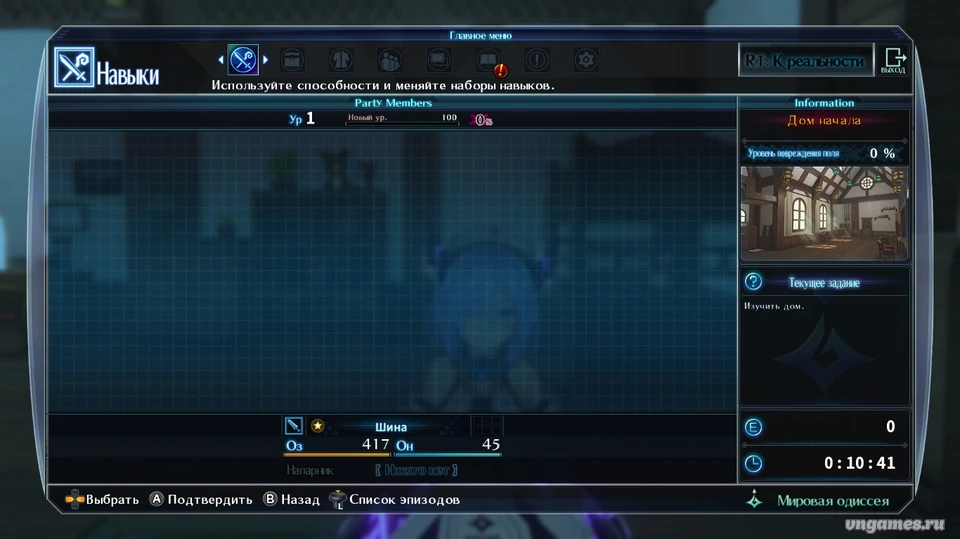Open the 'Текущее задание' quest panel
This screenshot has width=960, height=539.
pyautogui.click(x=823, y=282)
